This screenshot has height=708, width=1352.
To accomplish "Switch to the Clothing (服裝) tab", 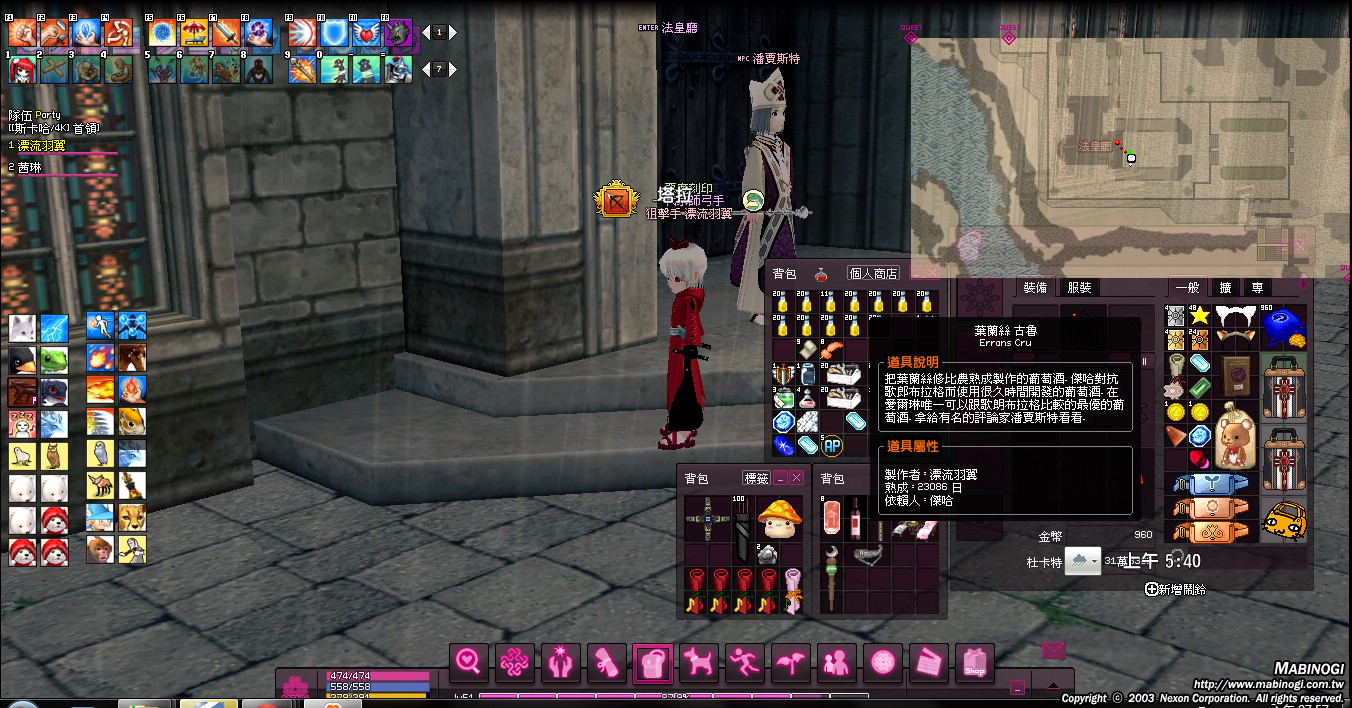I will click(1079, 288).
